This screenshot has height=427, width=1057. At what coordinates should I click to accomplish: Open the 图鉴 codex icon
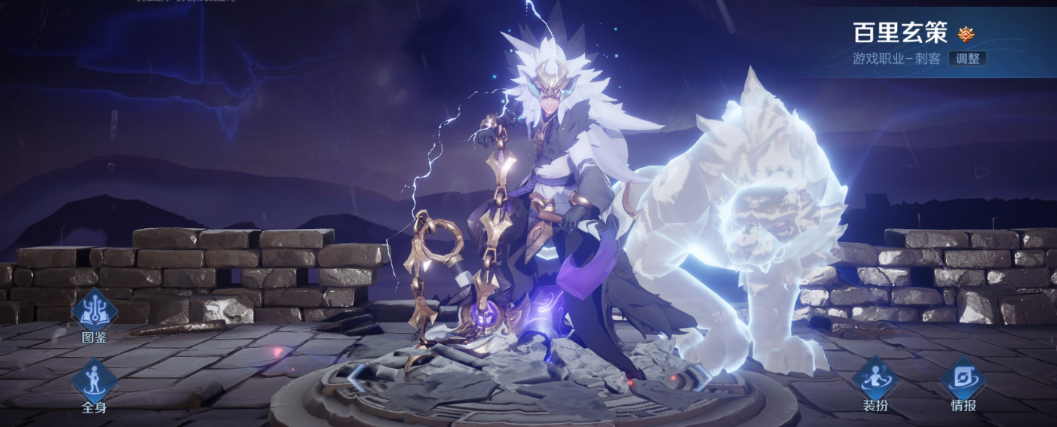[94, 310]
